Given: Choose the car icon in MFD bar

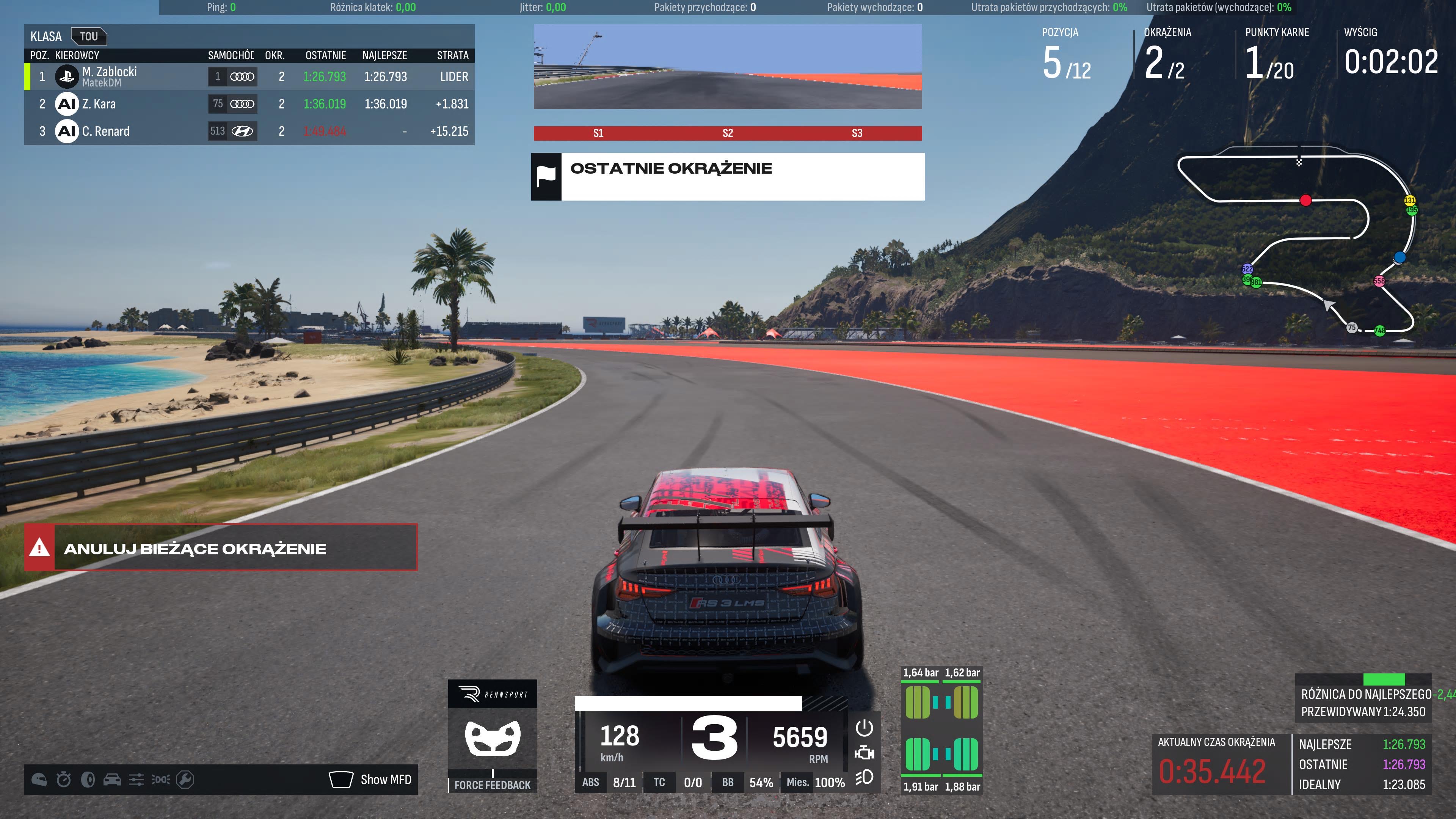Looking at the screenshot, I should 112,780.
